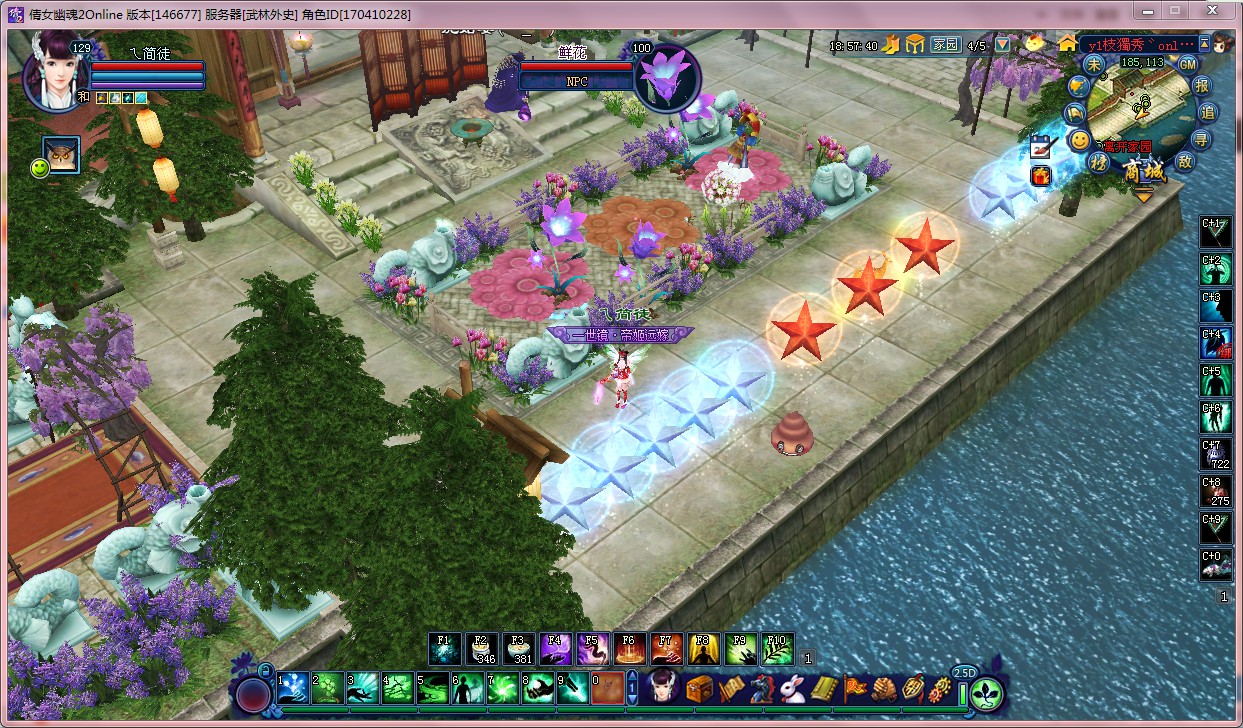
Task: Use the F2 bowl item with 346
Action: (x=481, y=649)
